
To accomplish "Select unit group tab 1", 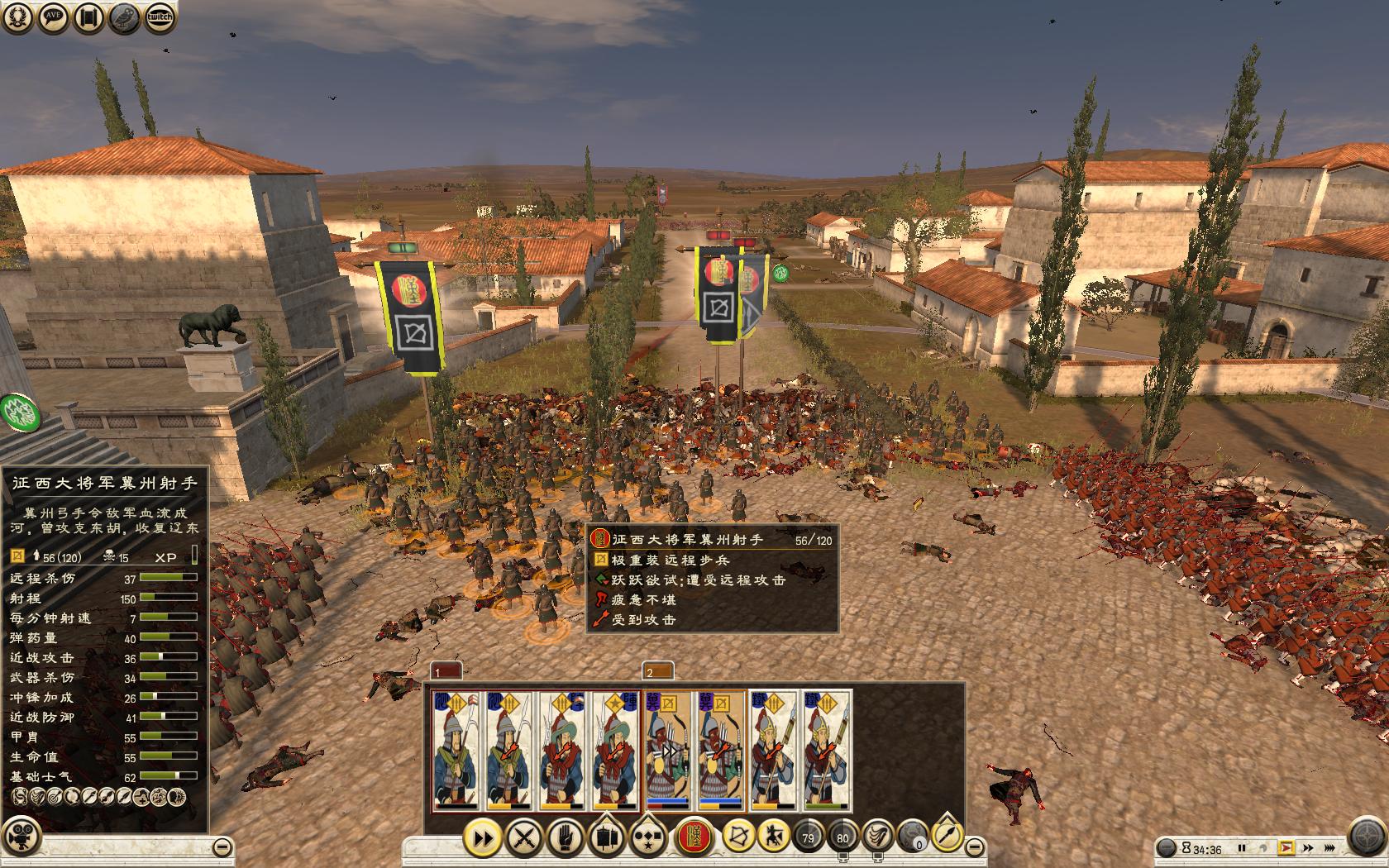I will pyautogui.click(x=446, y=671).
